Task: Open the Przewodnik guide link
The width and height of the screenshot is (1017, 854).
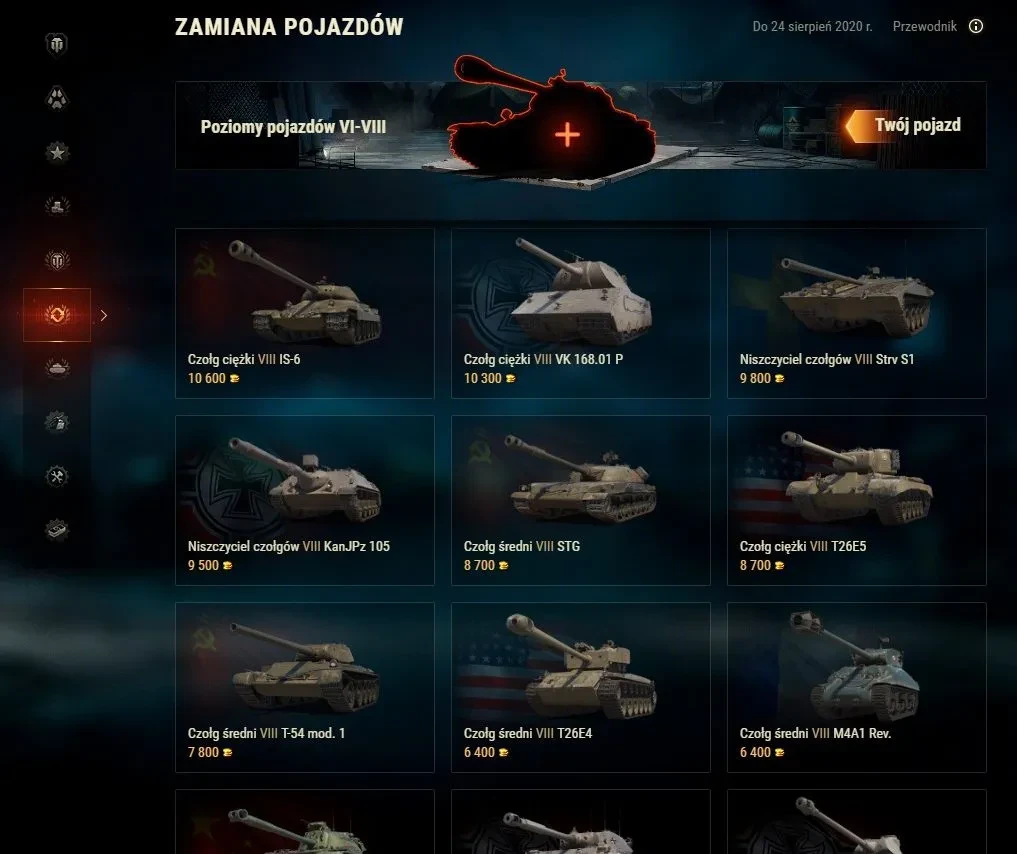Action: pos(924,27)
